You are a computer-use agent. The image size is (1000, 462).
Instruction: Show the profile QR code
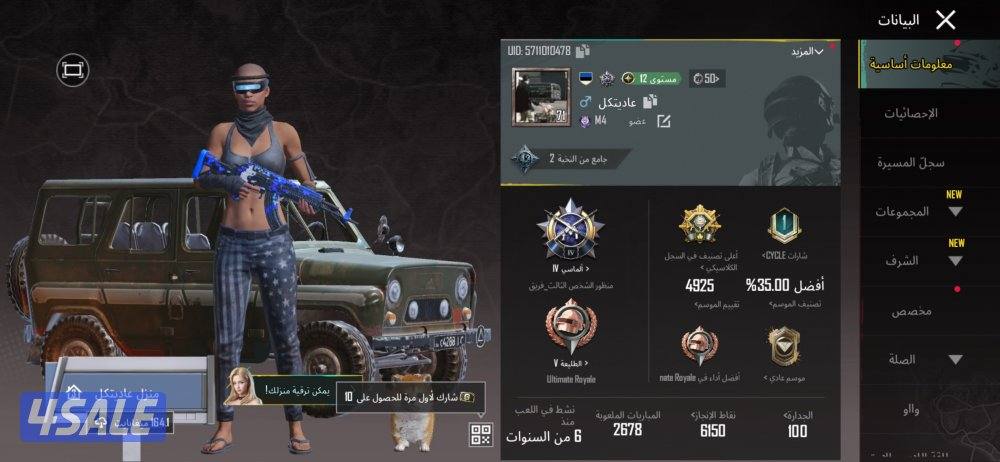[x=481, y=434]
